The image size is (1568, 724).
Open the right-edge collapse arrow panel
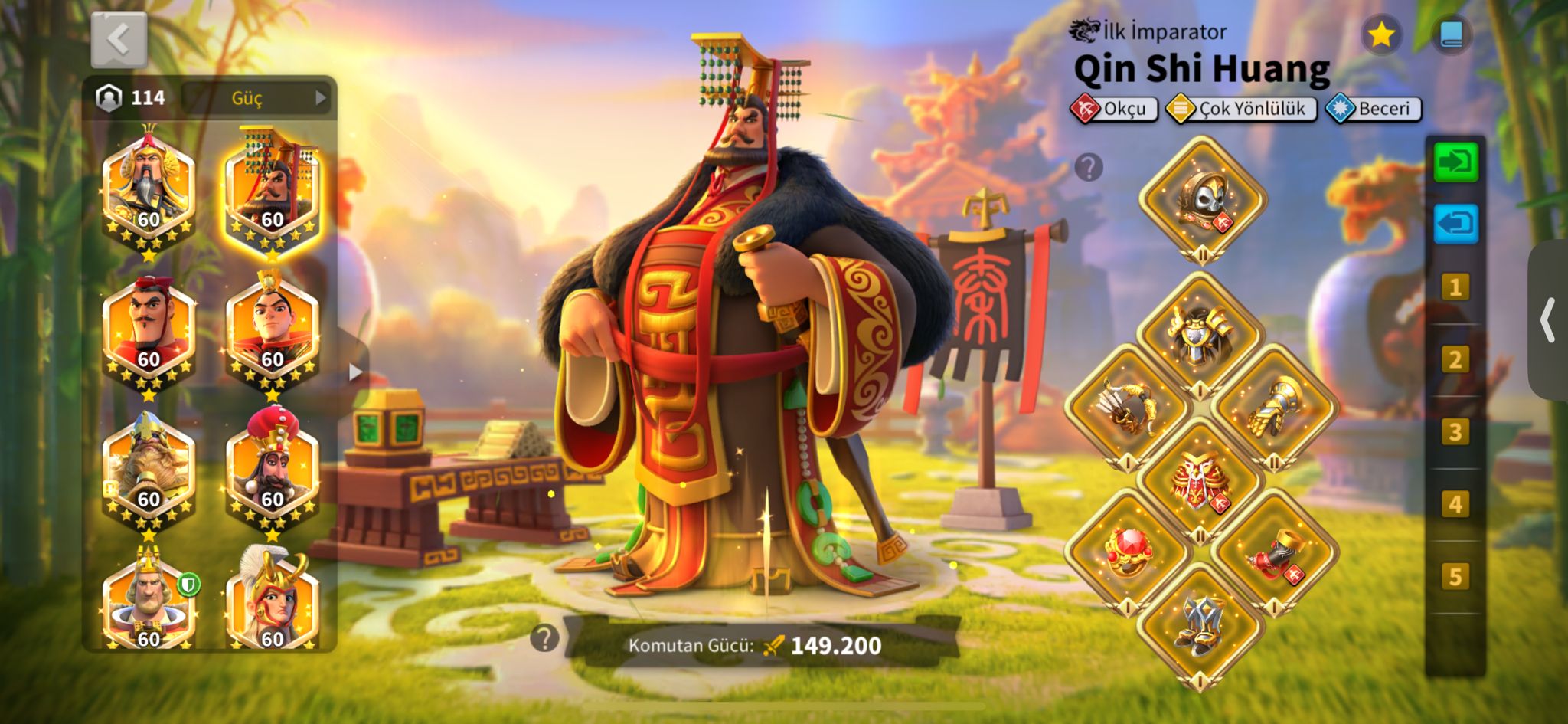pyautogui.click(x=1548, y=320)
